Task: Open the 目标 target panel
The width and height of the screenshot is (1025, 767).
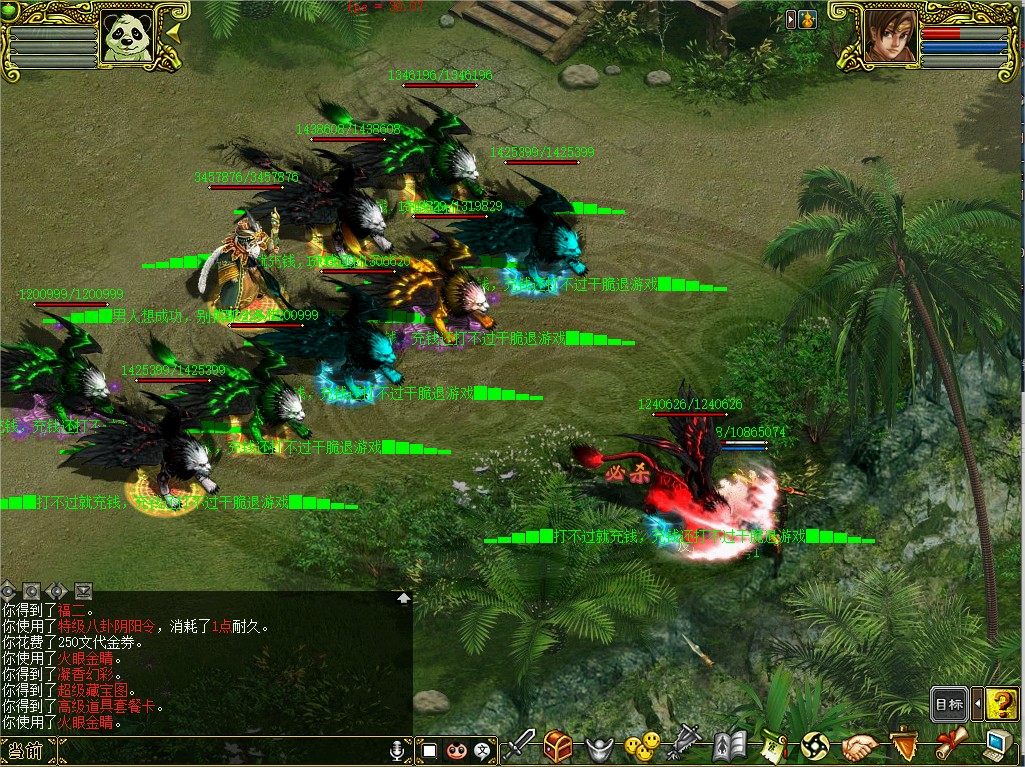Action: click(948, 704)
